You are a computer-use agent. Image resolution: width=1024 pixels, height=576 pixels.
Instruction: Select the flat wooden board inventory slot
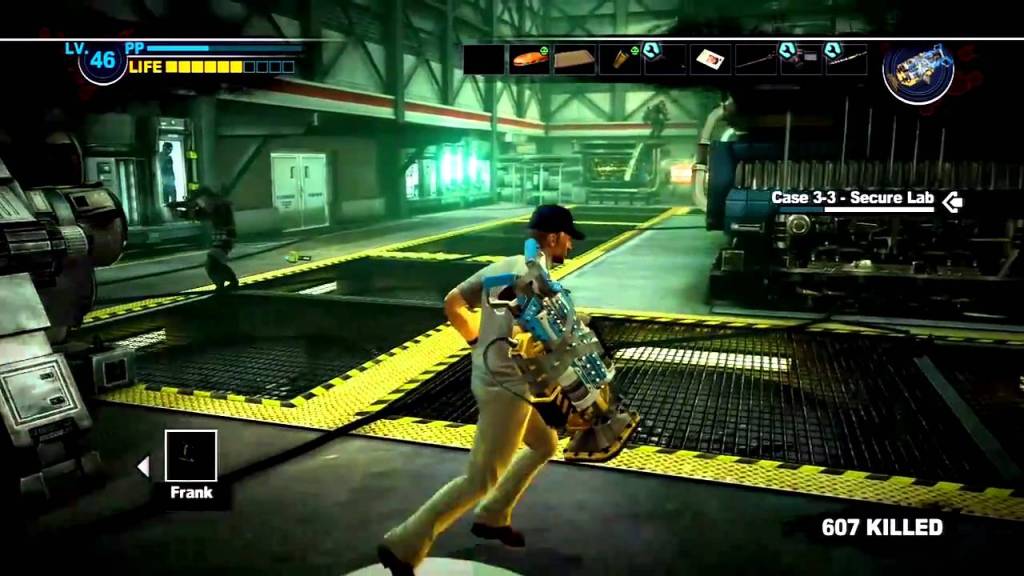click(x=575, y=60)
